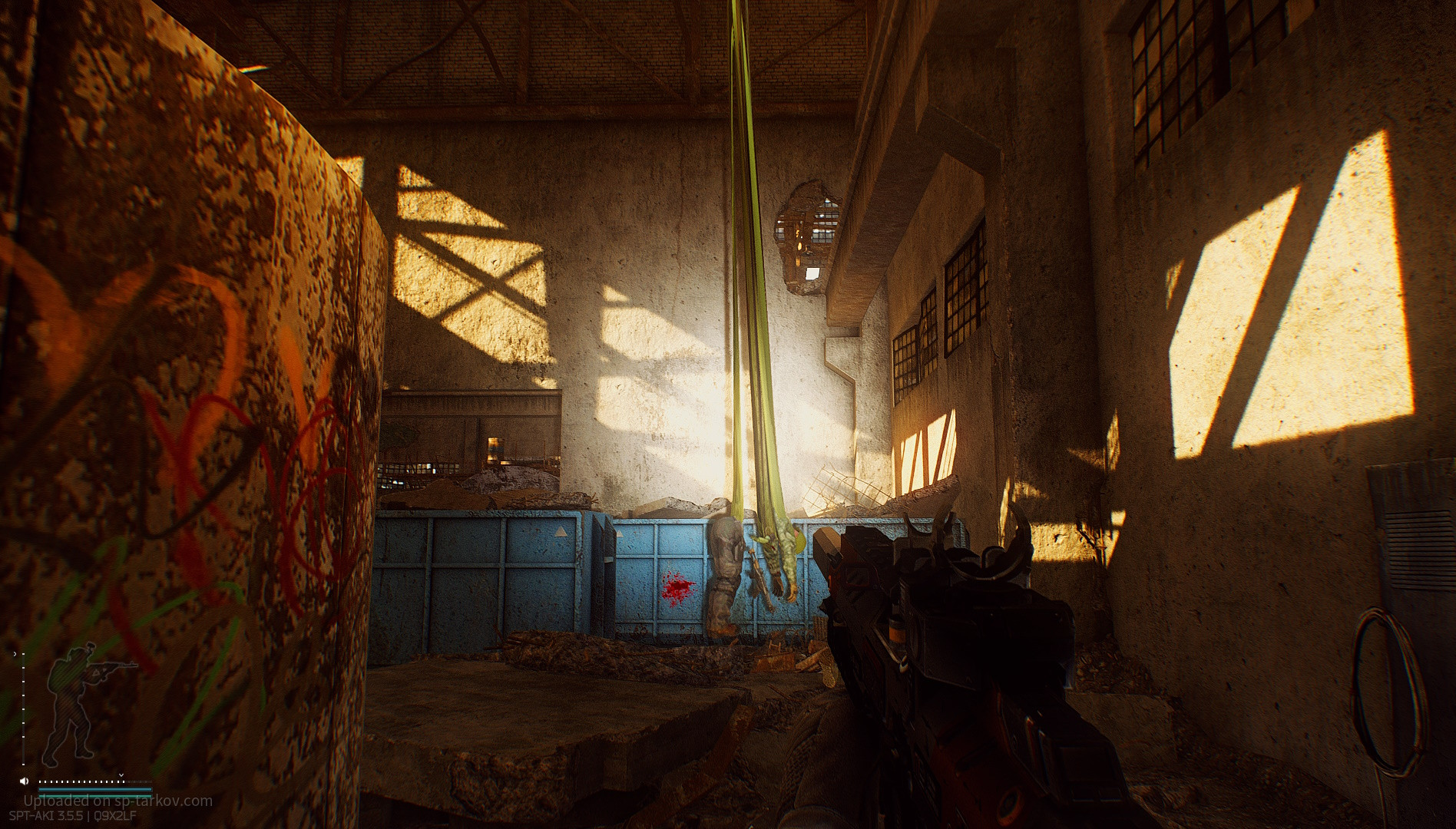Viewport: 1456px width, 829px height.
Task: Click the speaker noise-level icon
Action: tap(25, 781)
